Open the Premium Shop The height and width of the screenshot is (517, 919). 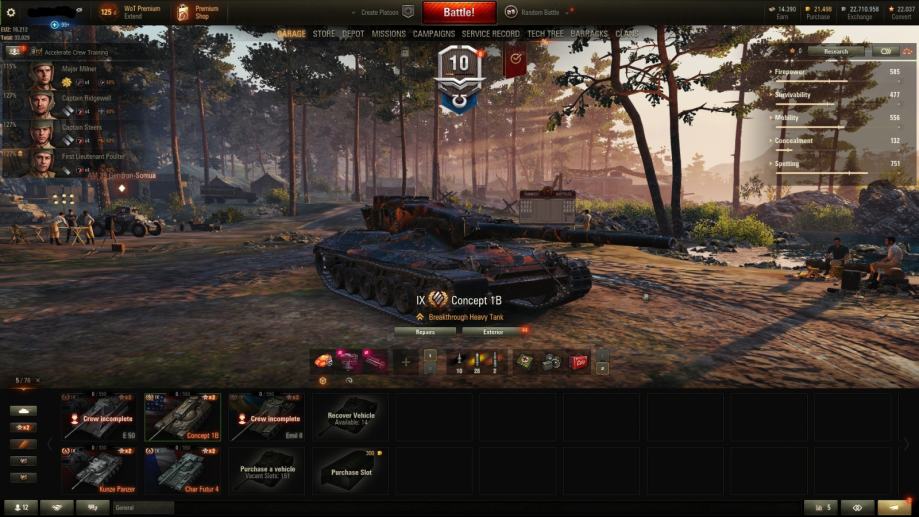click(197, 12)
